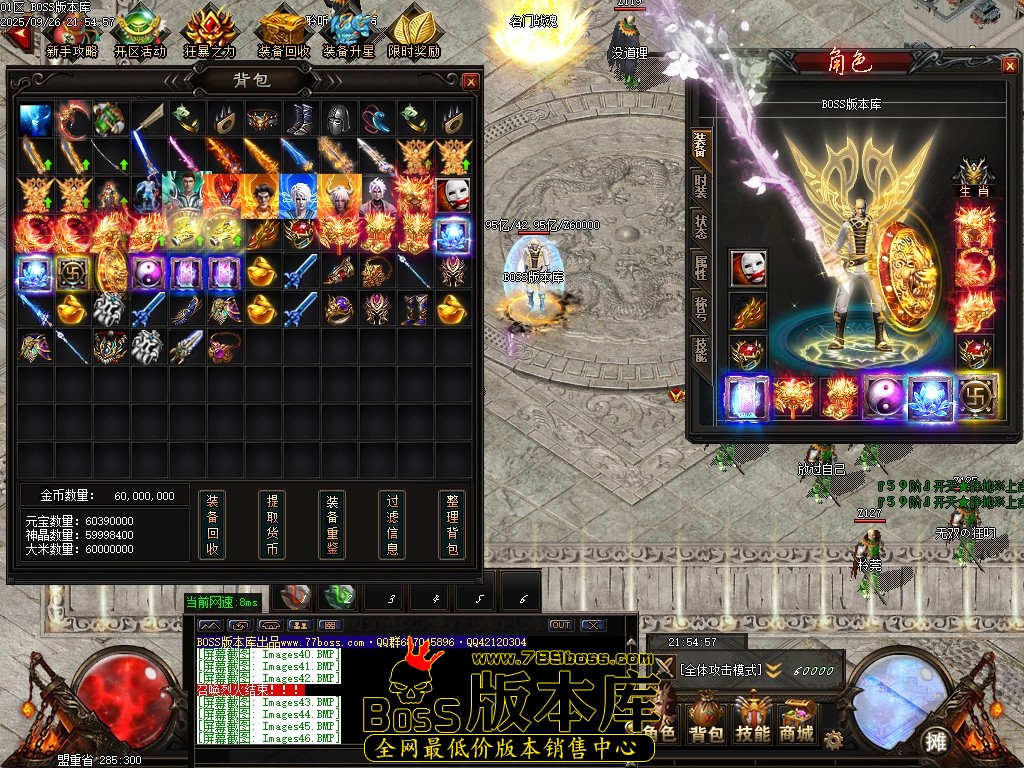The height and width of the screenshot is (768, 1024).
Task: Switch to the 技能 tab on character panel
Action: 699,348
